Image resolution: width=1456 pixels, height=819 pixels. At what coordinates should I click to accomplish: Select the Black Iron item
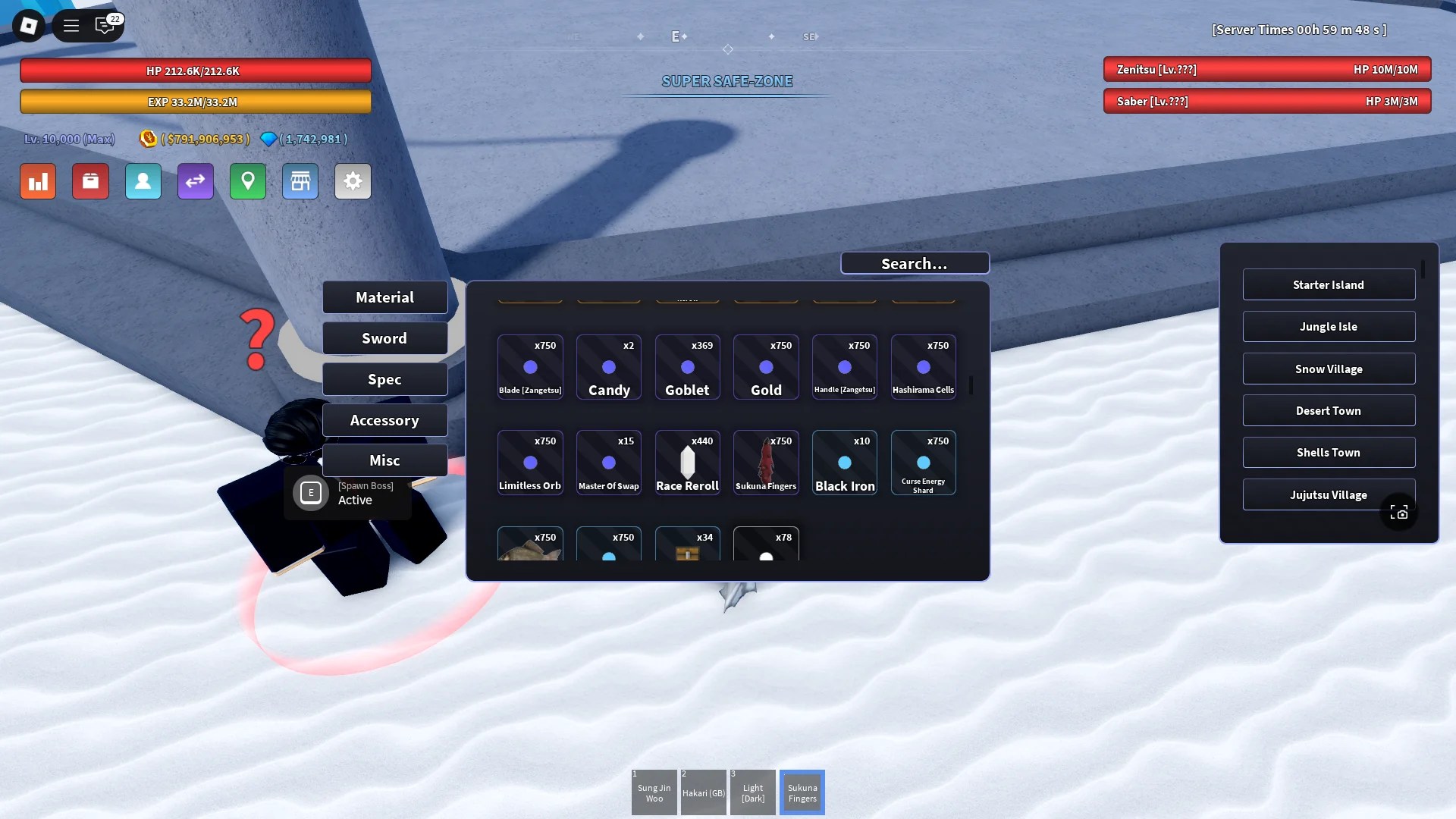click(x=844, y=462)
